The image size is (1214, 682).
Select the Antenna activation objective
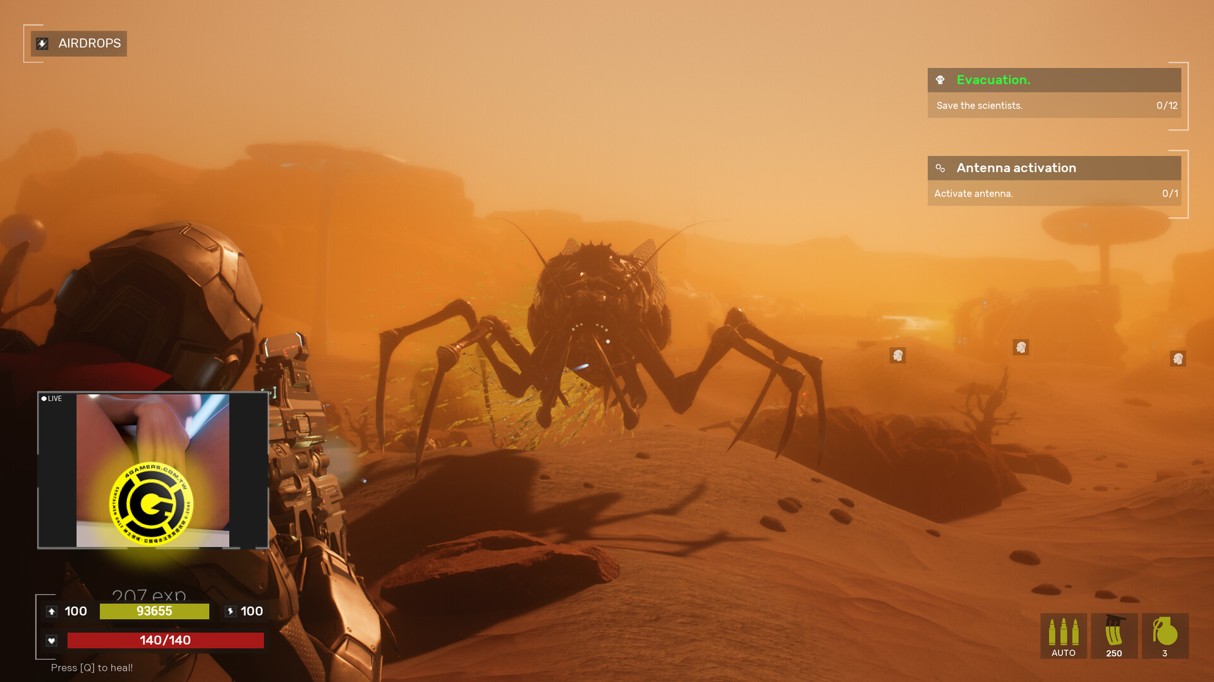coord(1054,168)
